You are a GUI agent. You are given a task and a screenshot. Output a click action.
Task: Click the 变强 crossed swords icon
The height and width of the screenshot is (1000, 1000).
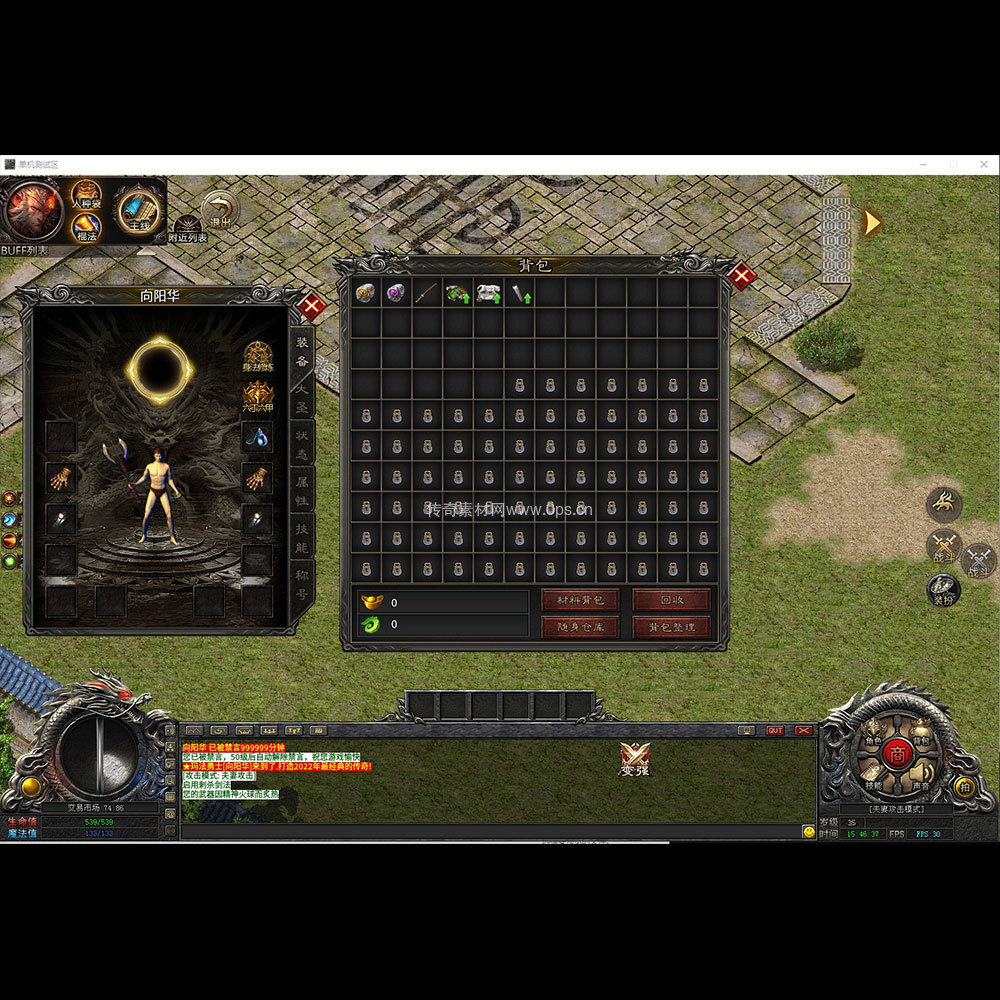point(634,759)
